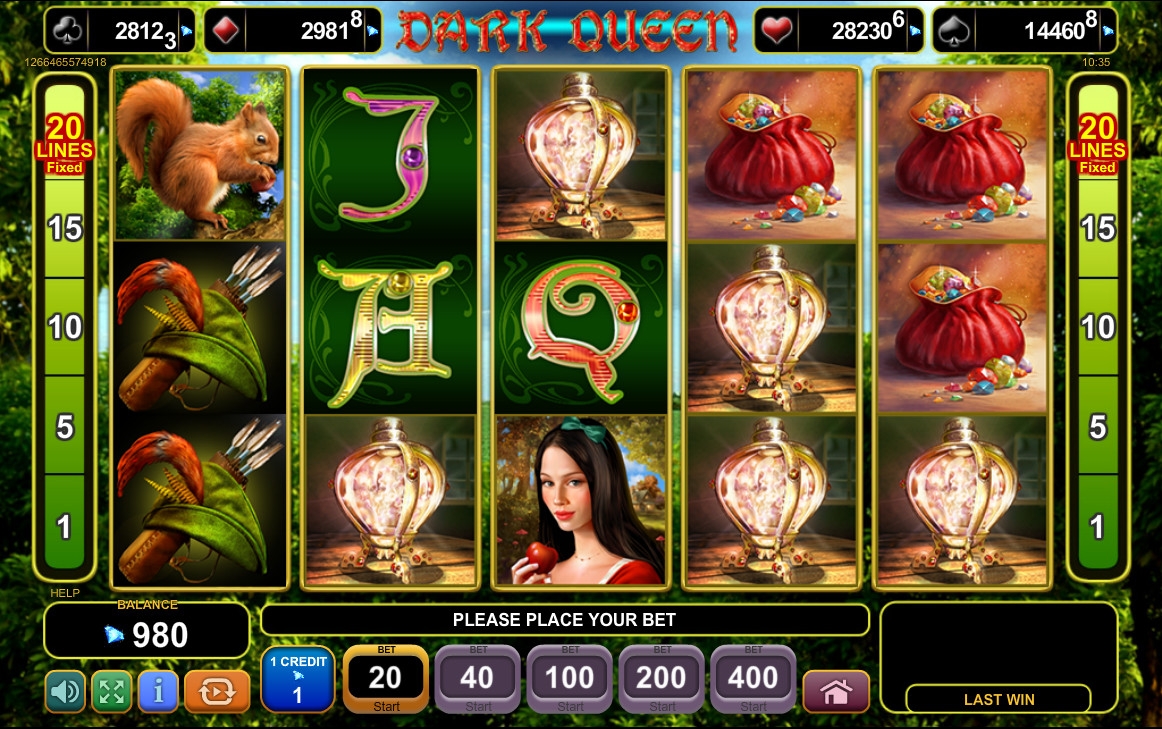Screen dimensions: 1162x729
Task: Choose the 100 bet button
Action: point(570,679)
